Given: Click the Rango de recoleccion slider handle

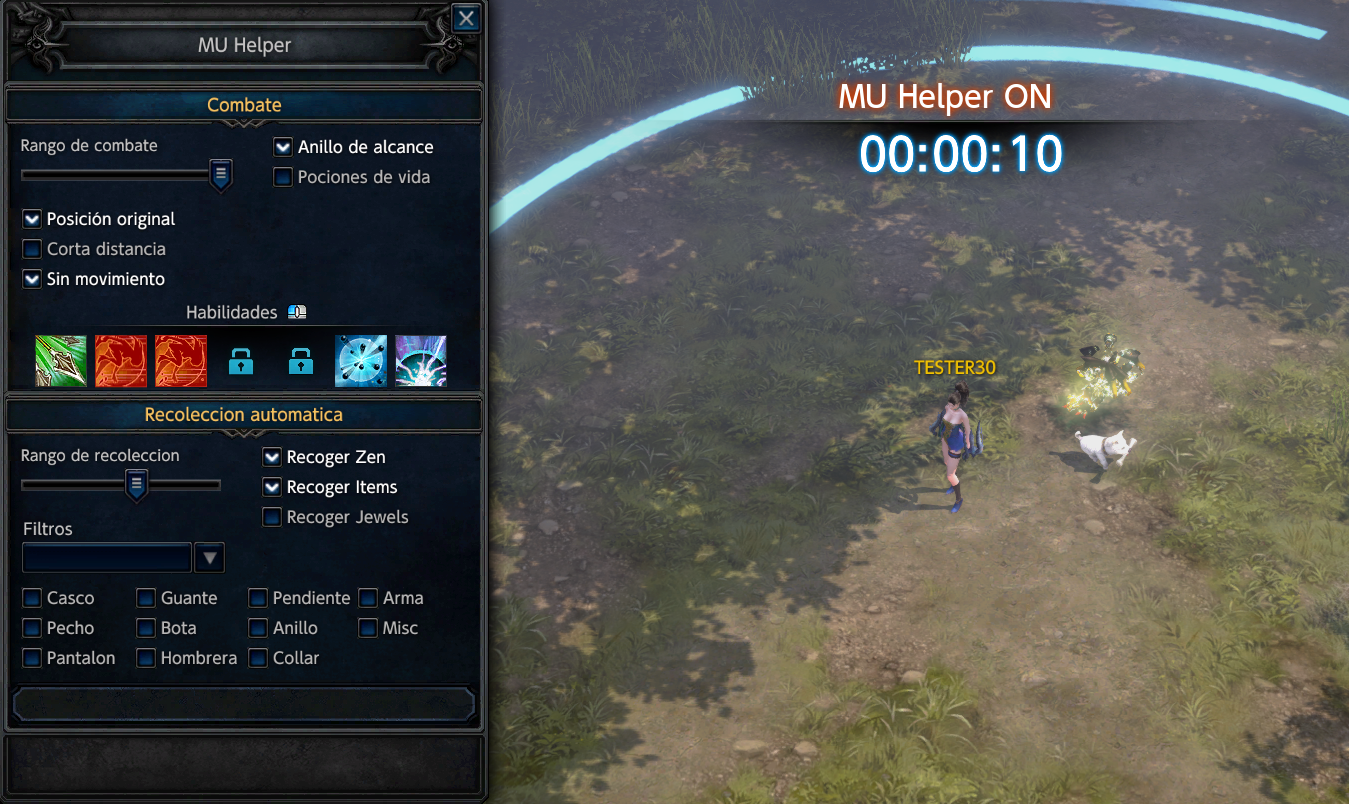Looking at the screenshot, I should coord(137,485).
